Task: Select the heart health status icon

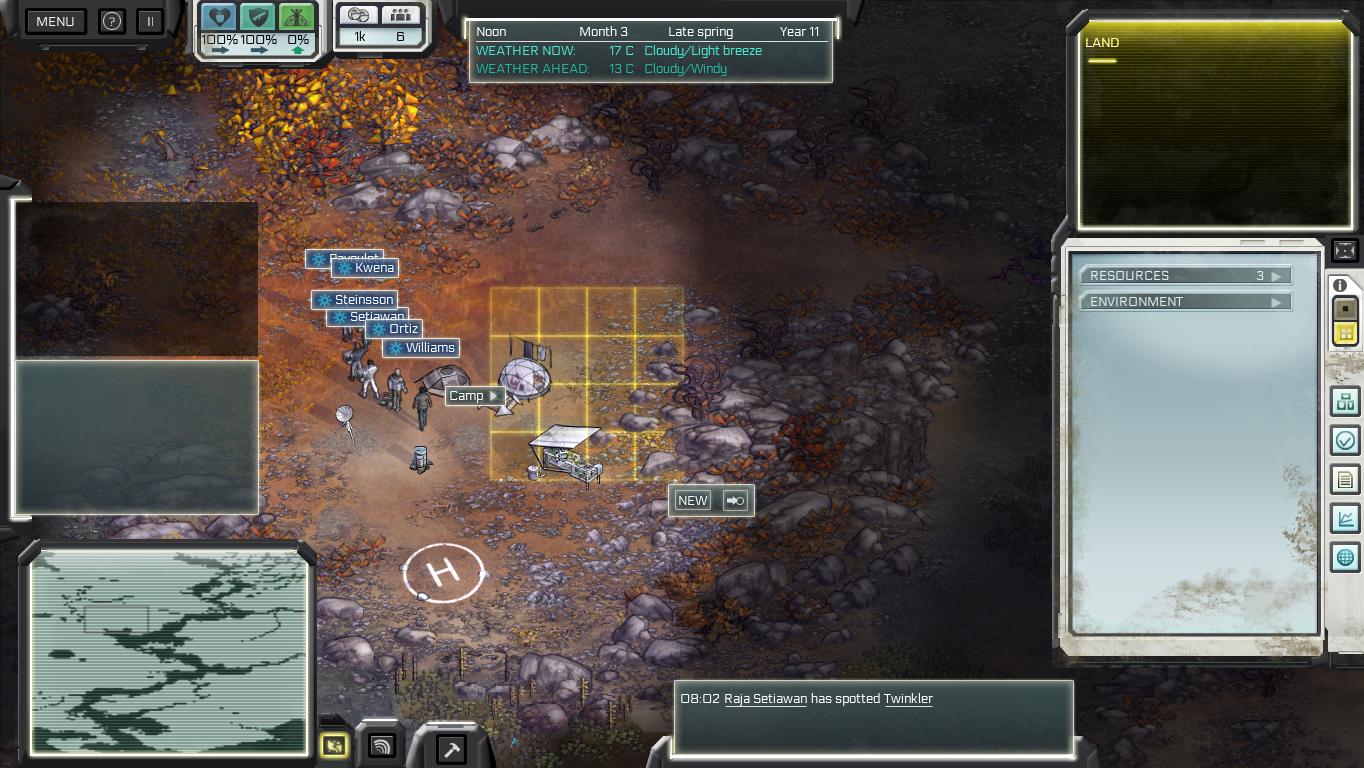Action: click(x=218, y=17)
